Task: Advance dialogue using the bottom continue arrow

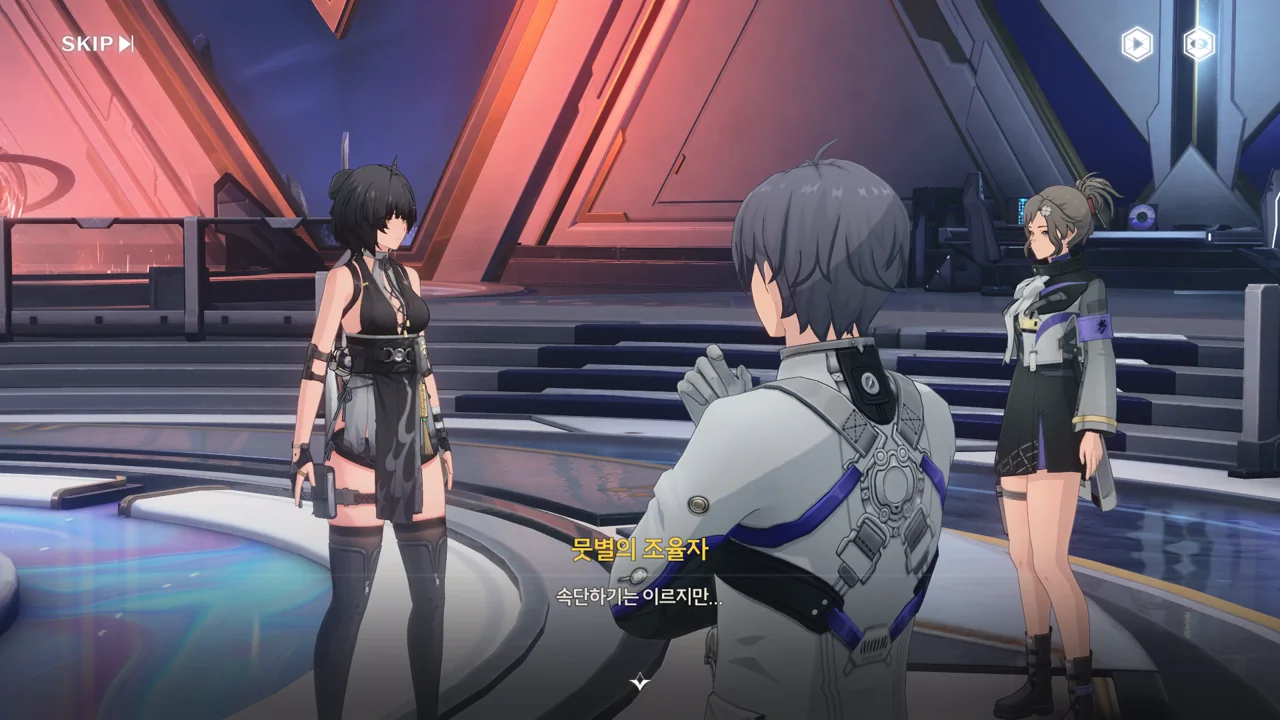Action: pos(640,683)
